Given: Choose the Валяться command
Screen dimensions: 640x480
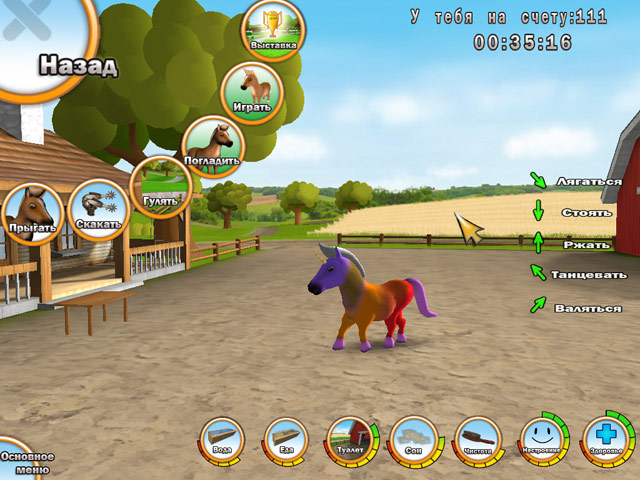Looking at the screenshot, I should [x=587, y=308].
